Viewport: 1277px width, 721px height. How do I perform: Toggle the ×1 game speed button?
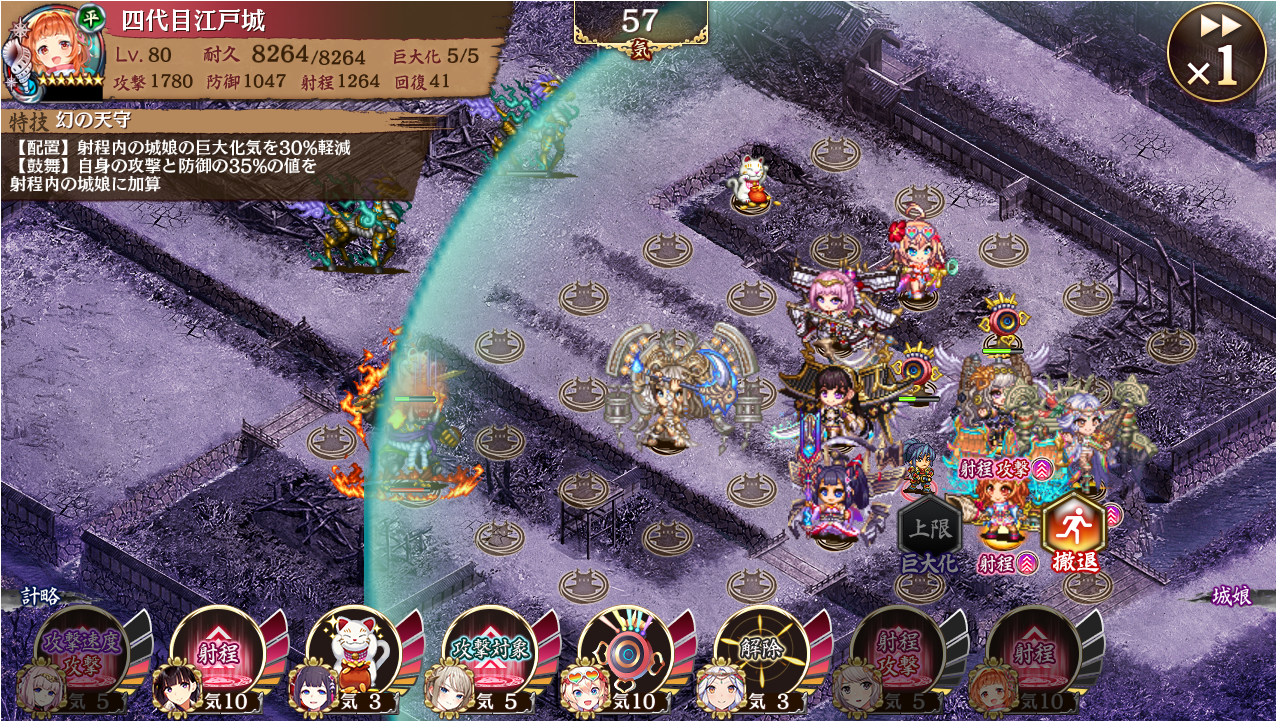click(1216, 52)
